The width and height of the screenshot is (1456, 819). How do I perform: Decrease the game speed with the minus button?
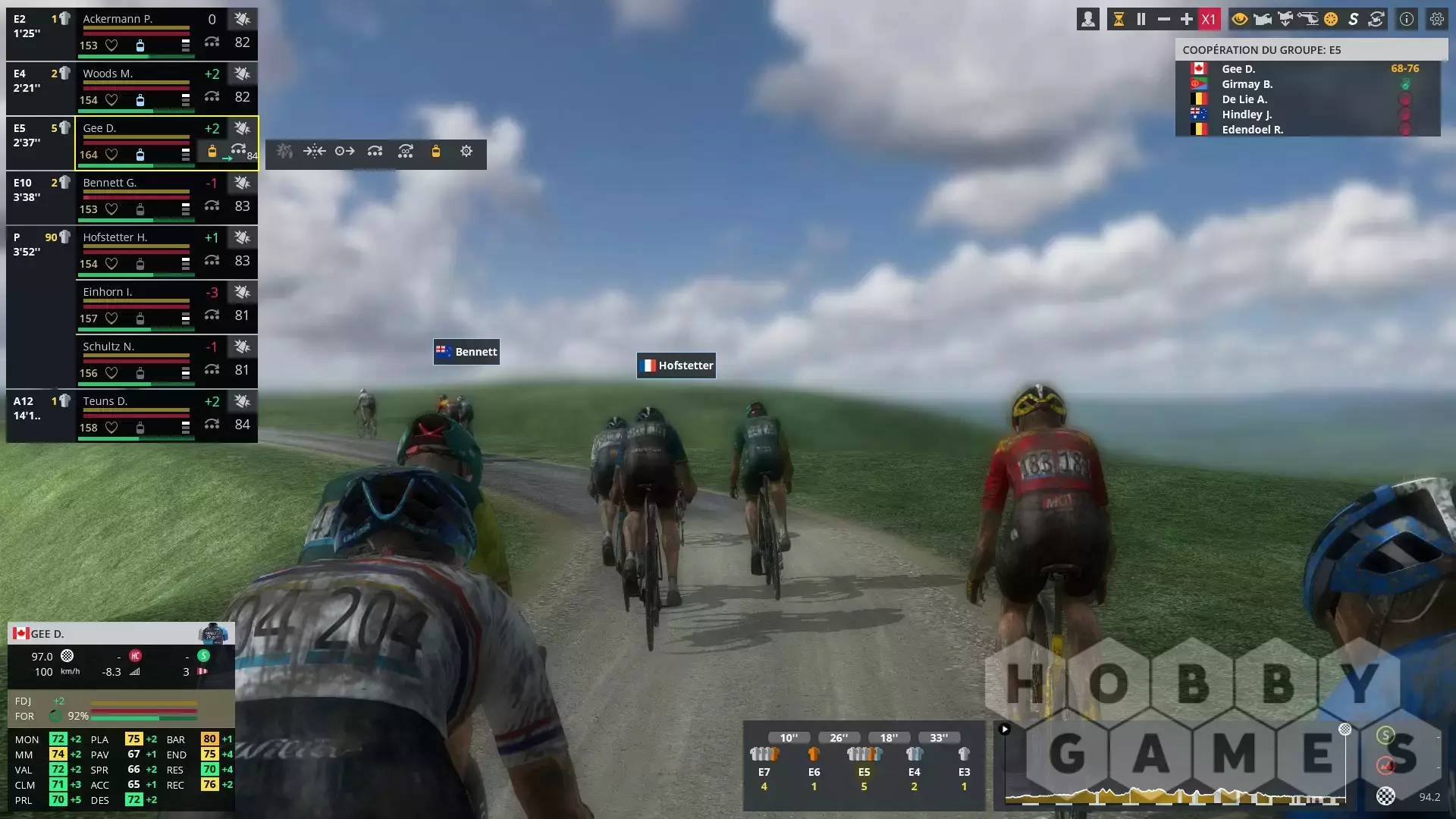coord(1163,20)
